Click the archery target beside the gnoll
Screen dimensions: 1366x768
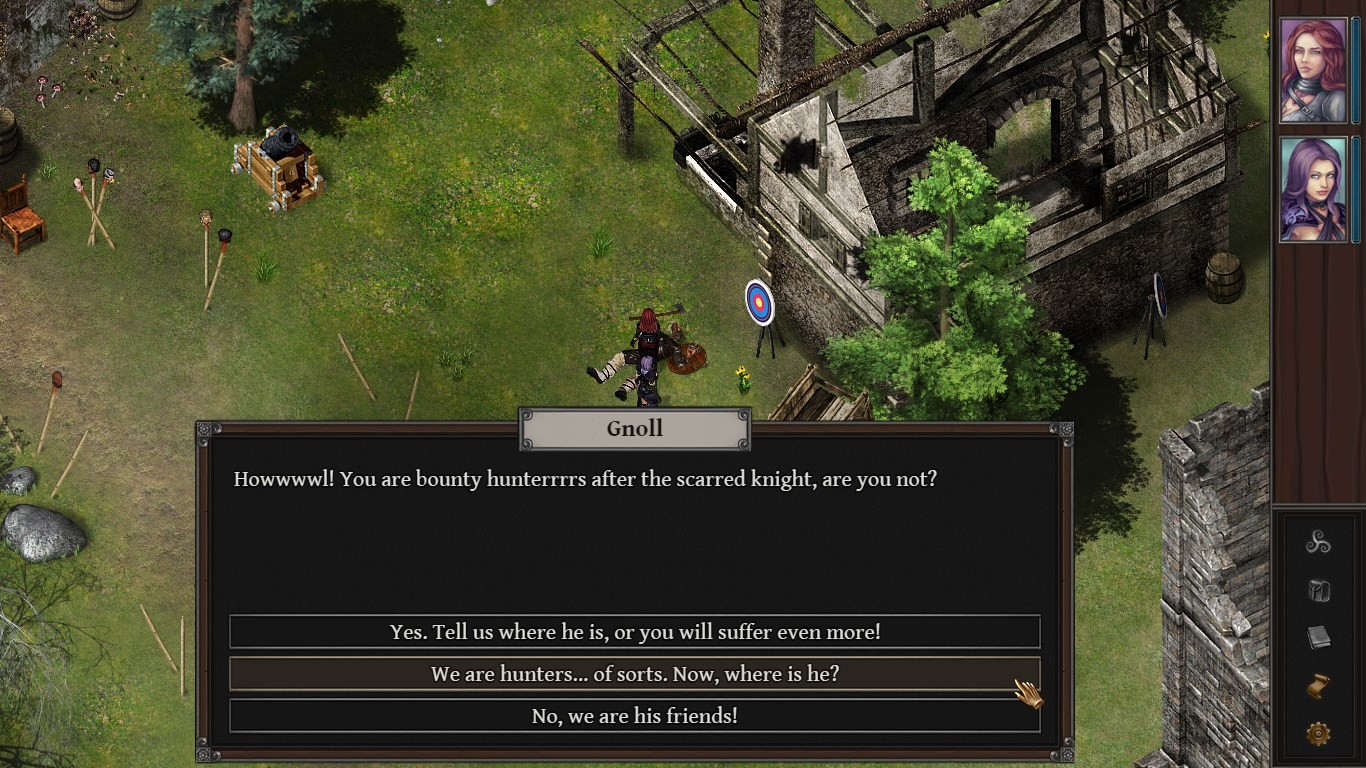pos(759,300)
